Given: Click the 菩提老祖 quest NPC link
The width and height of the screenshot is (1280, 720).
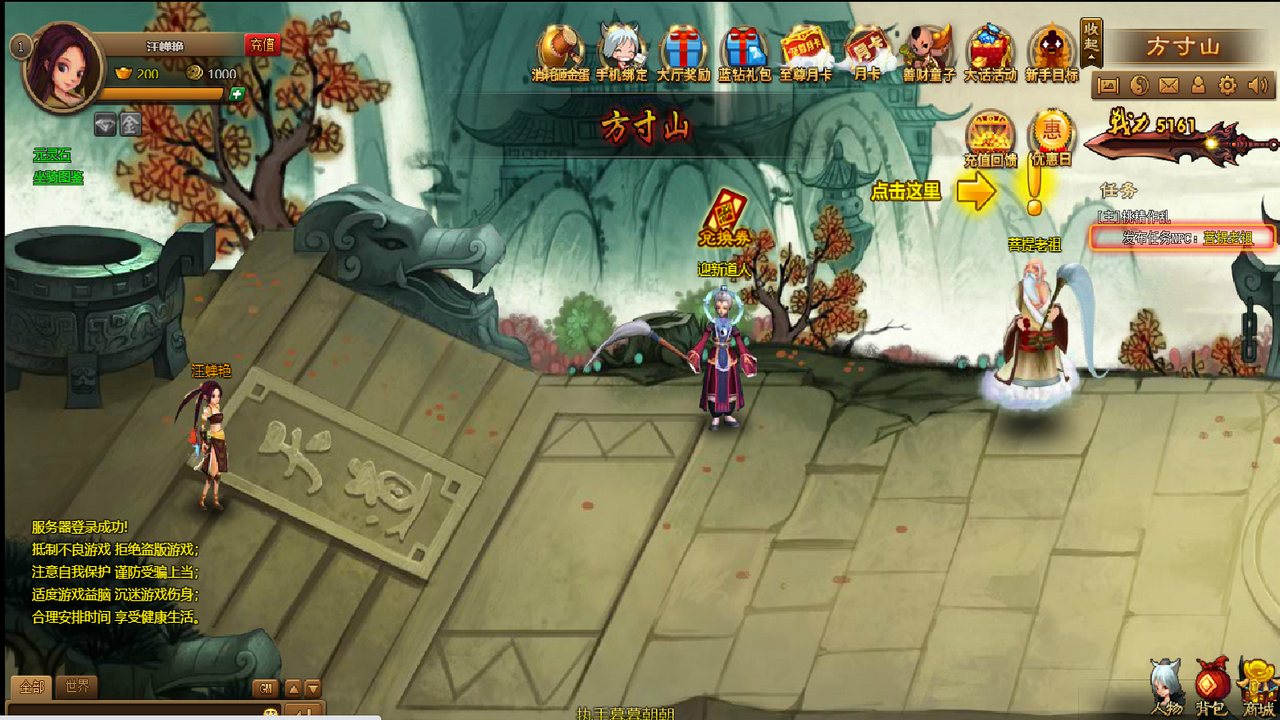Looking at the screenshot, I should click(1227, 238).
